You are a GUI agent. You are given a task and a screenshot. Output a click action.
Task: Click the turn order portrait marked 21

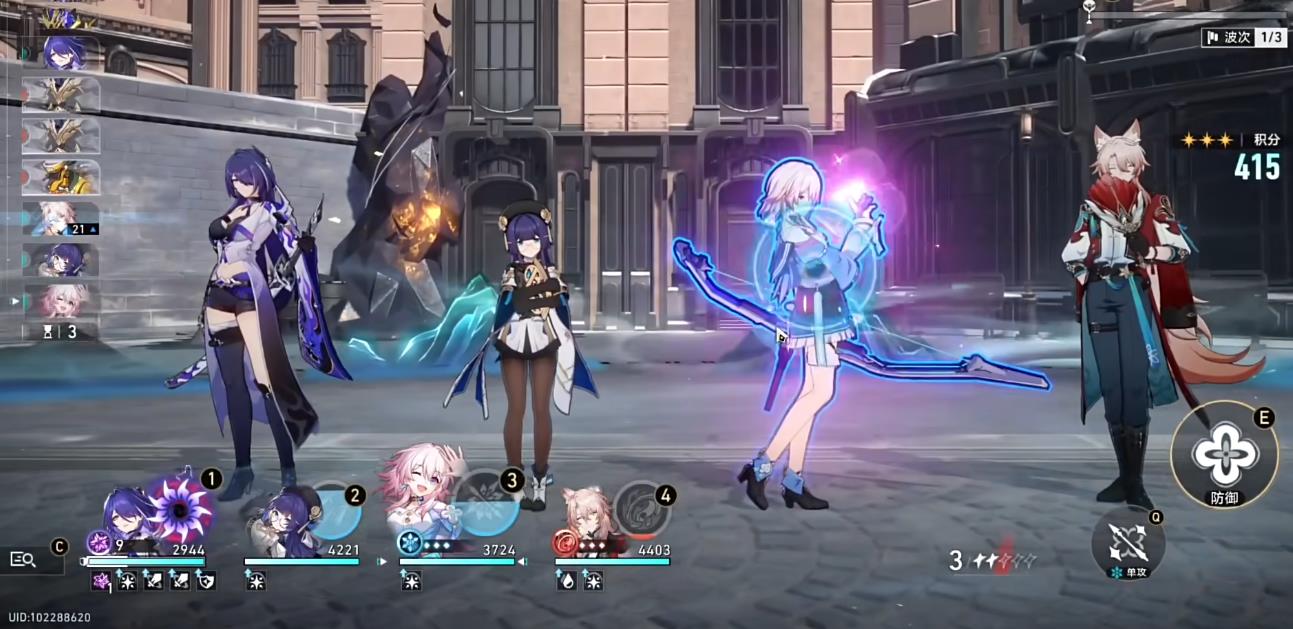point(61,218)
